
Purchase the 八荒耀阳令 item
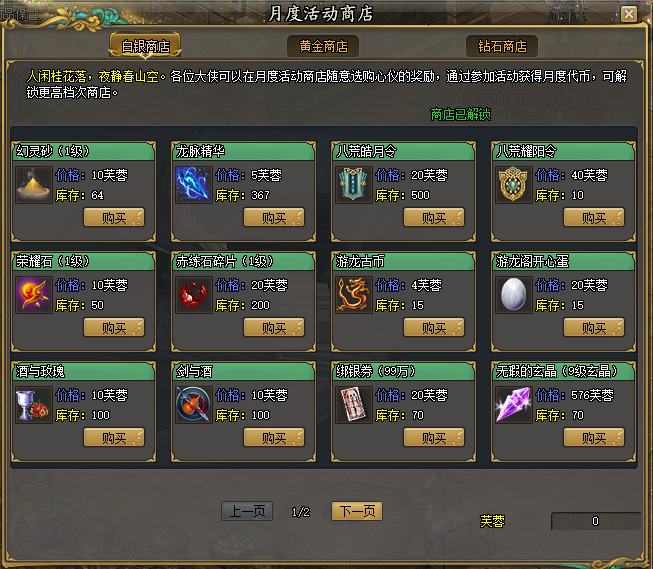[593, 217]
